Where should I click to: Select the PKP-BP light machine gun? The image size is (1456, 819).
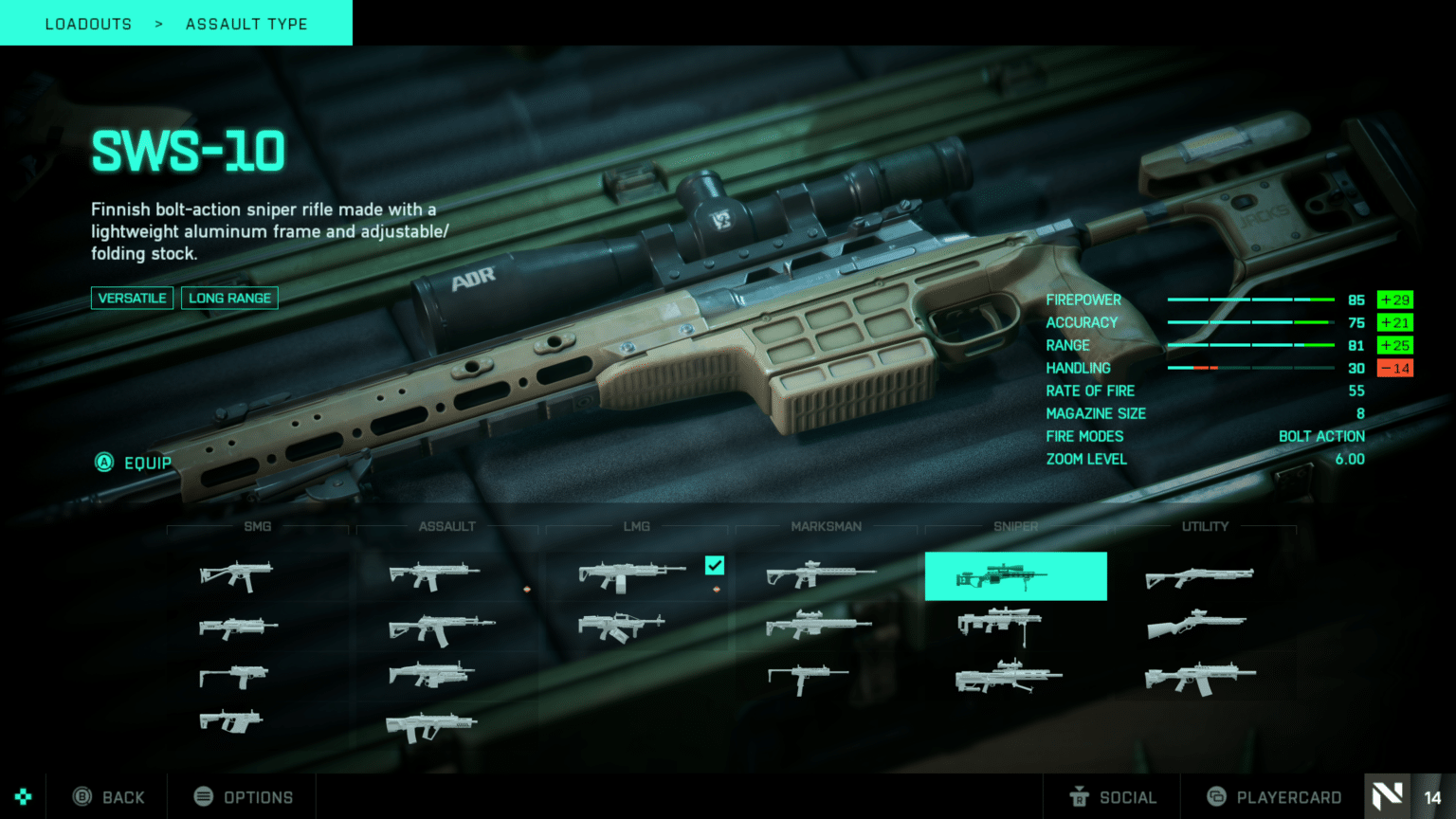coord(622,626)
